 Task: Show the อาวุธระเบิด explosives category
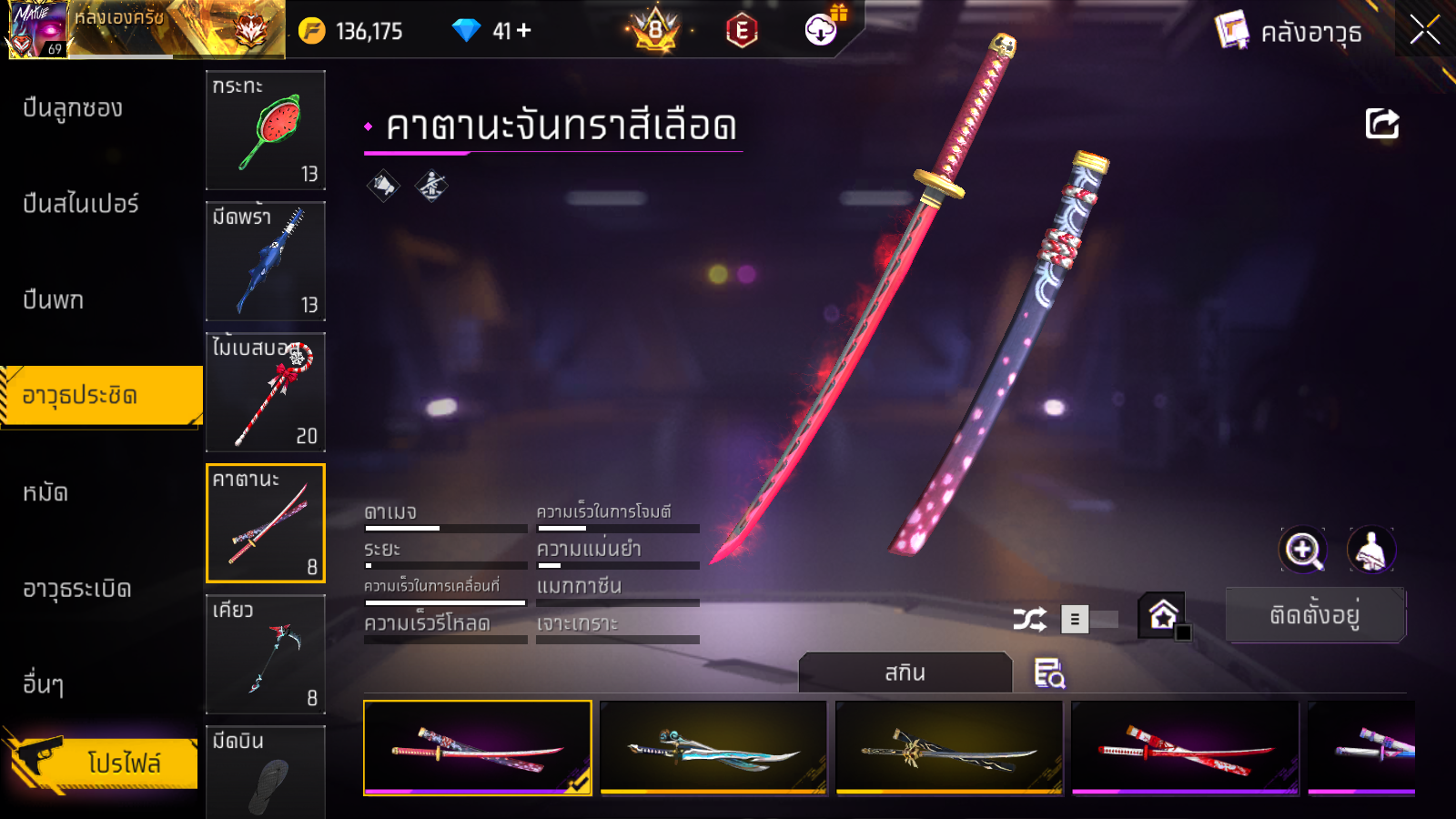(77, 590)
